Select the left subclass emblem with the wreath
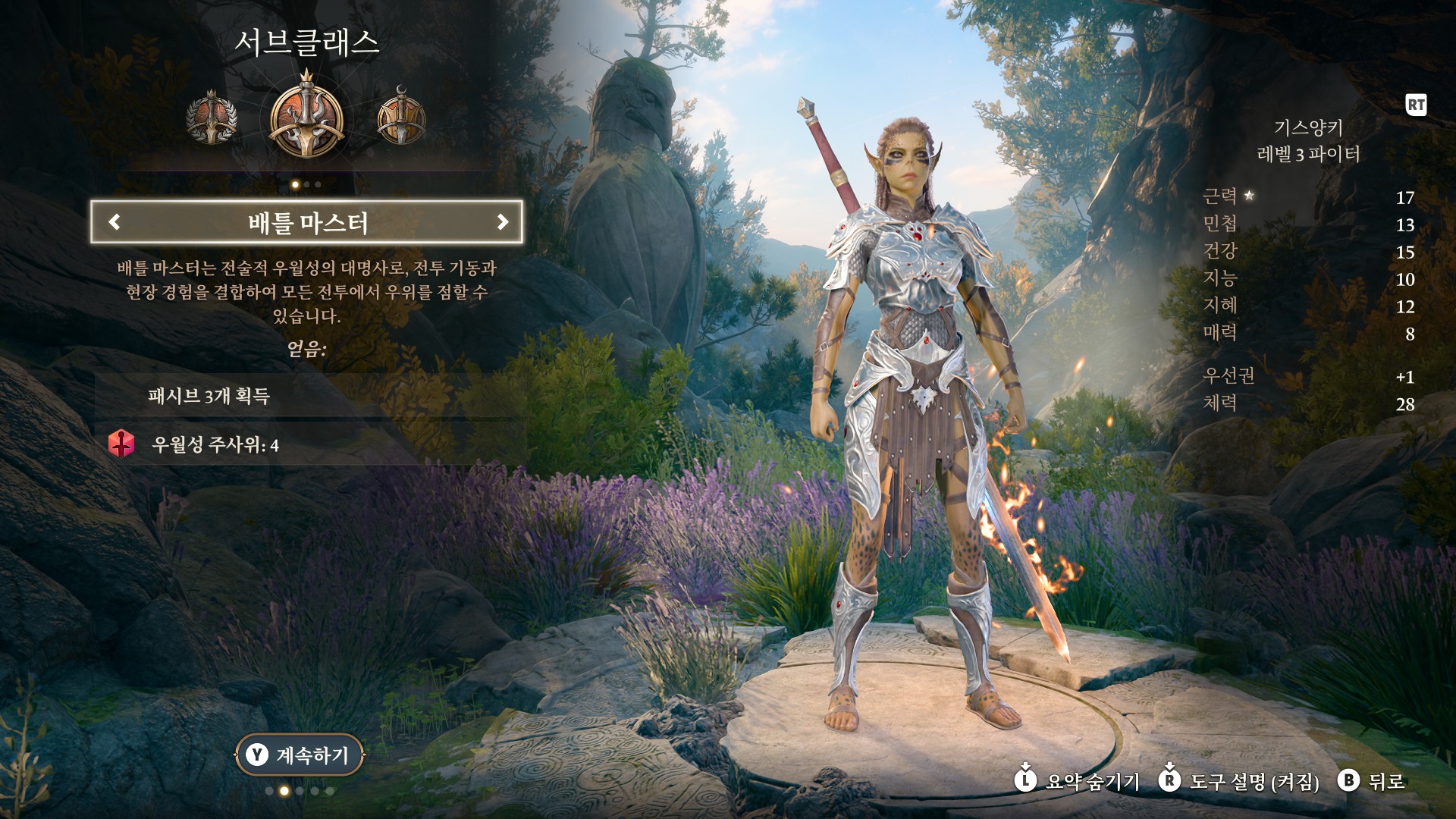 212,119
